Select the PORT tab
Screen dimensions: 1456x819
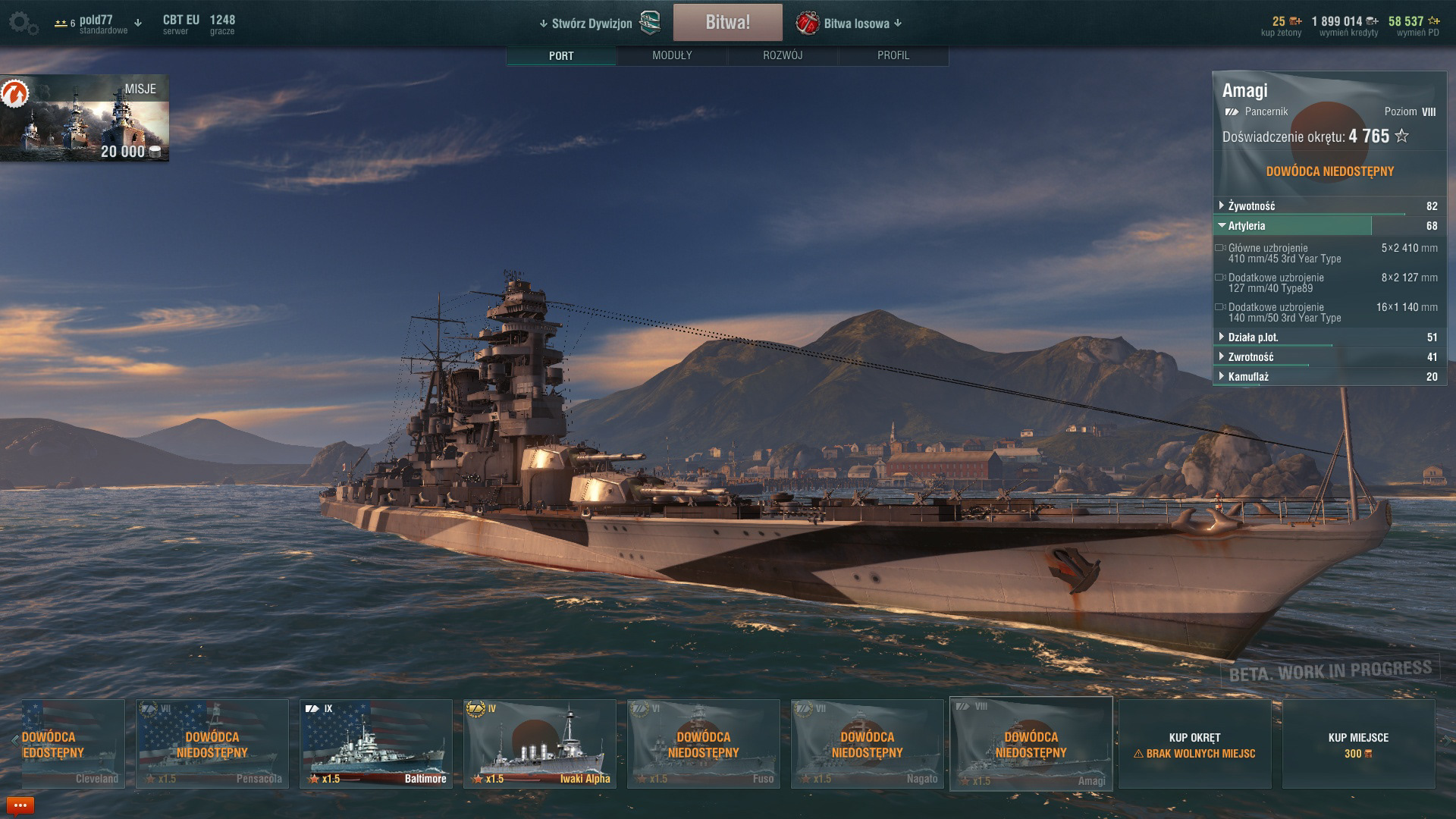pyautogui.click(x=561, y=55)
